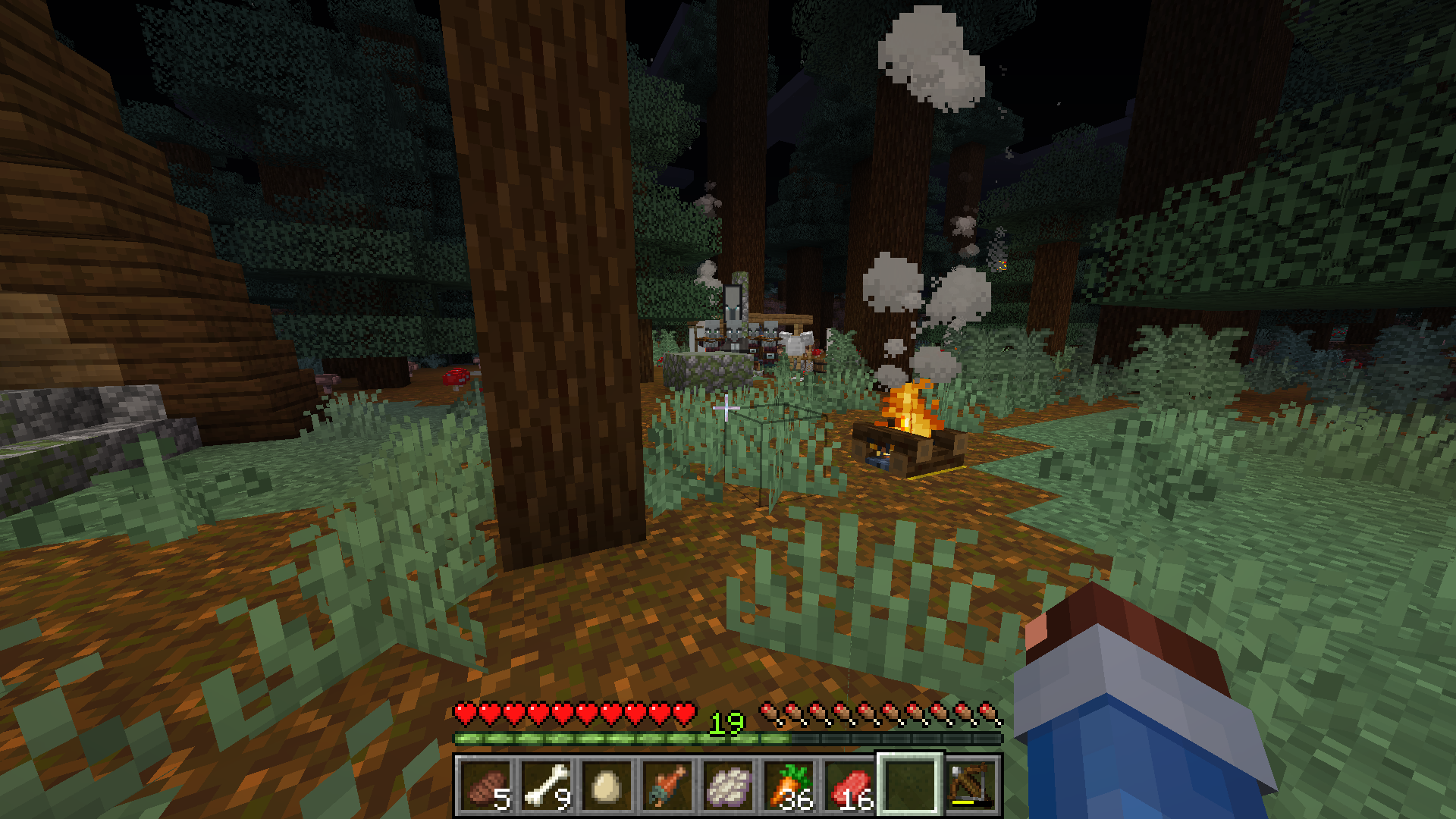Select the raw beef stack of 16
The width and height of the screenshot is (1456, 819).
pos(849,786)
